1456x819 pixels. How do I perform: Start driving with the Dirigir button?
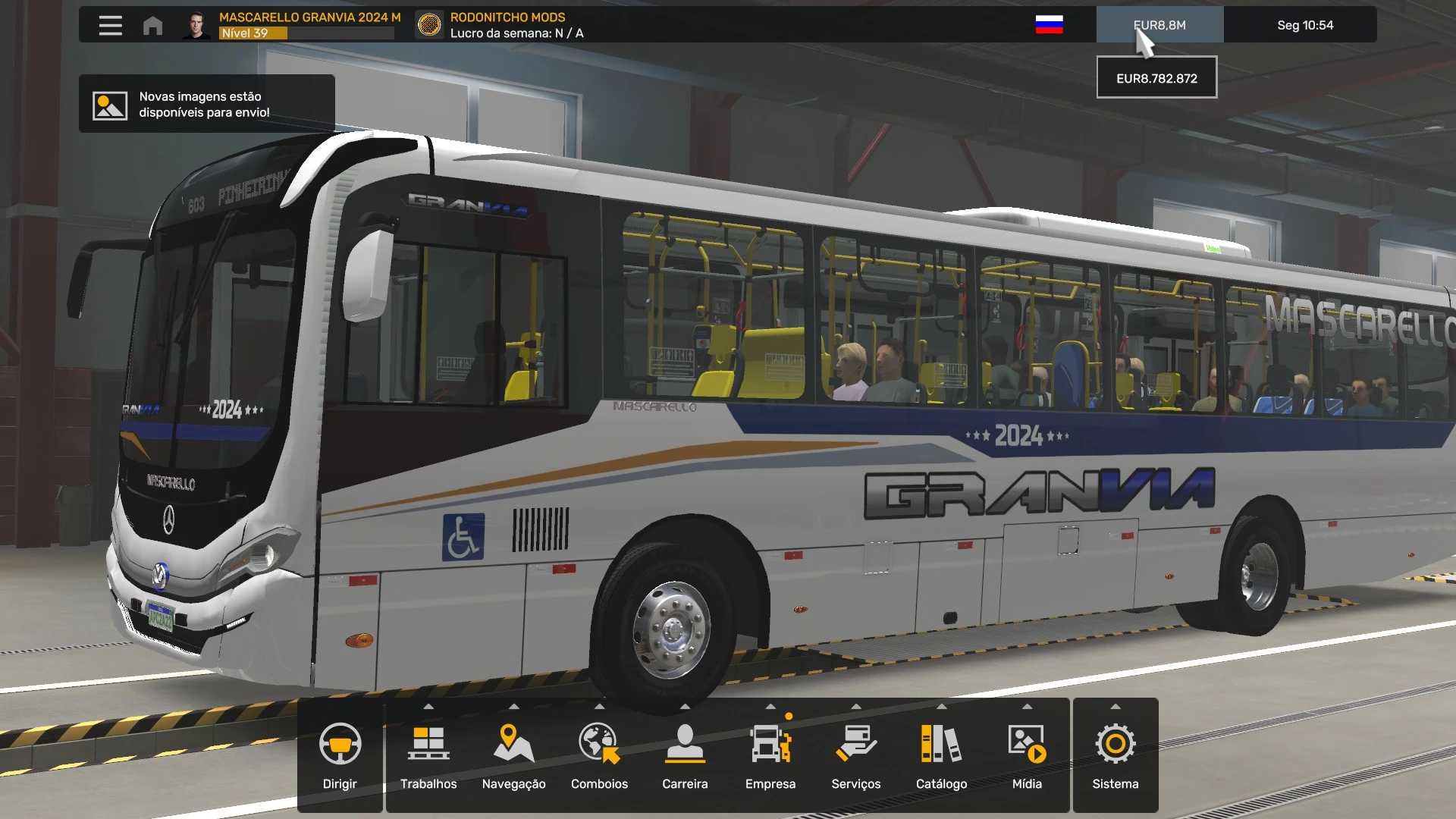coord(340,755)
